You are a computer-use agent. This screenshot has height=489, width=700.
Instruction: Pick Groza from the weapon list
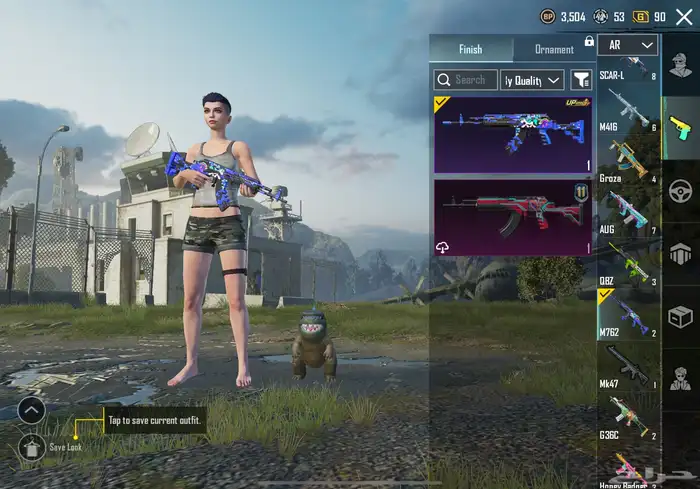coord(628,162)
